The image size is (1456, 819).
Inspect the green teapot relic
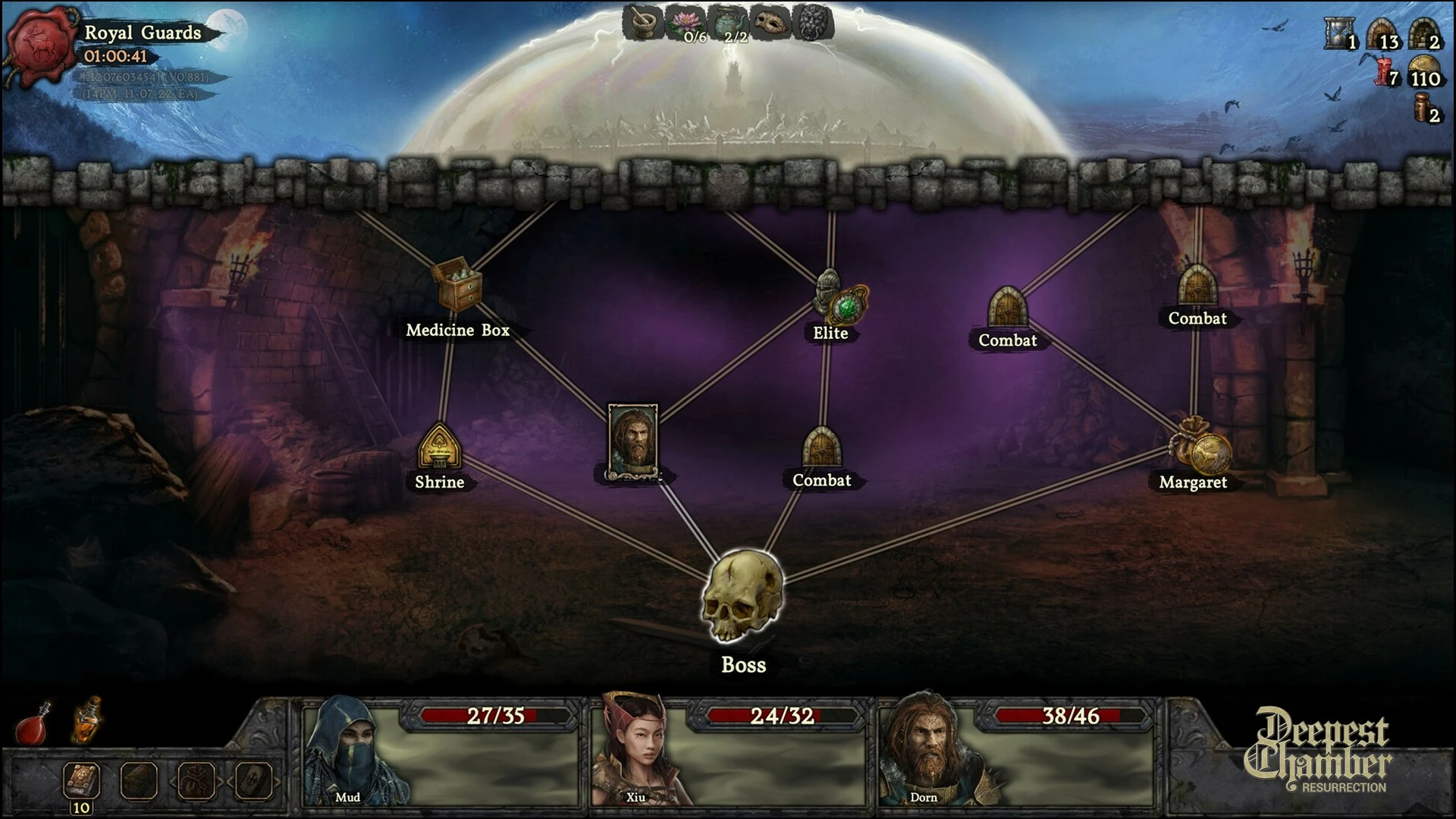tap(726, 23)
